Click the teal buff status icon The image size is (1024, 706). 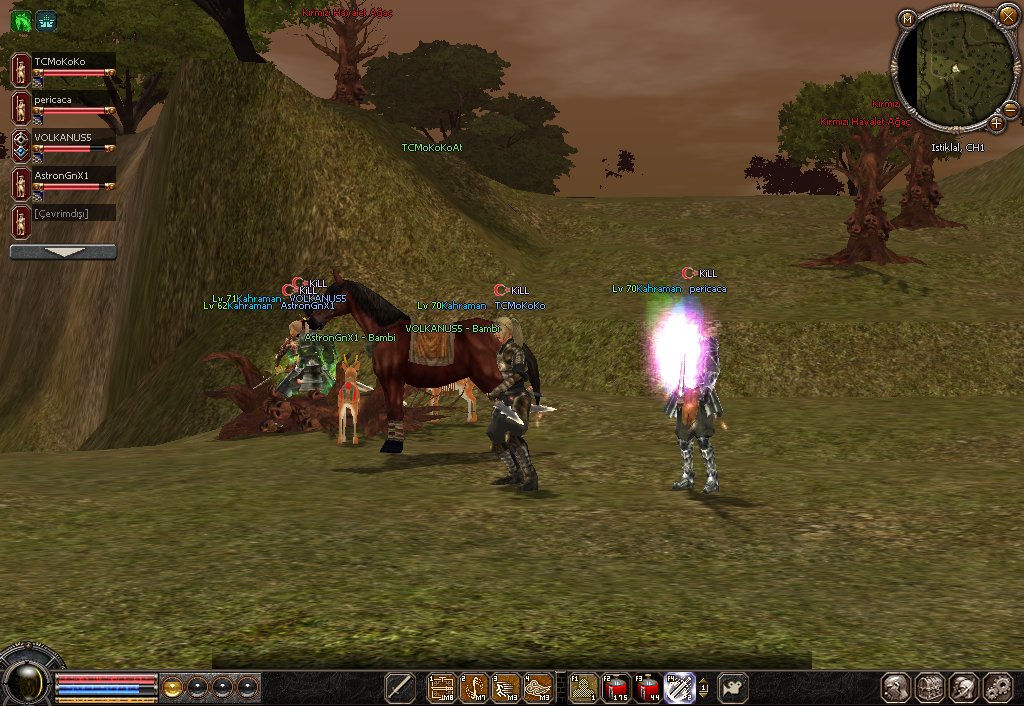click(x=46, y=20)
